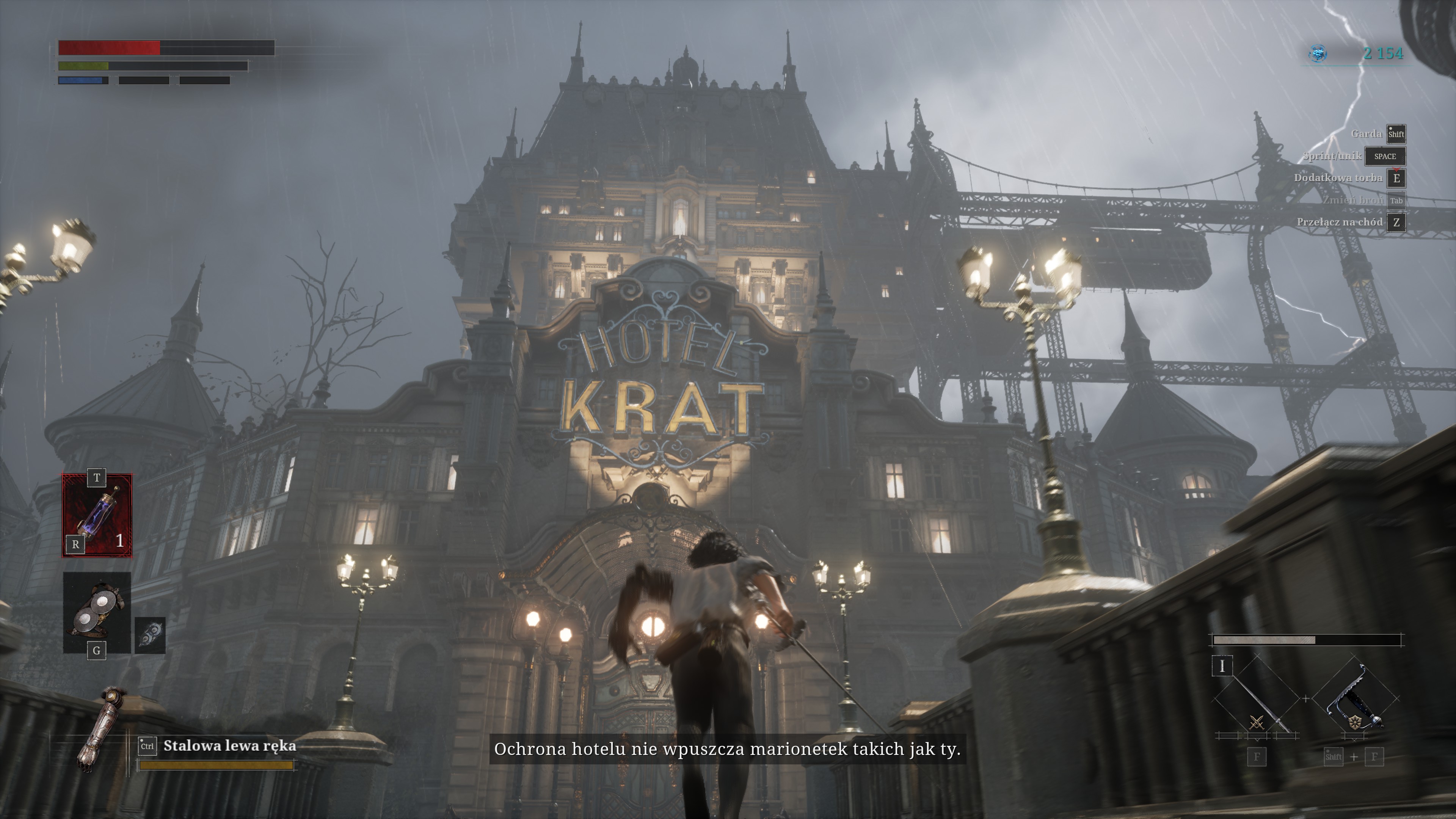Use the twin-disc grinder item slot

97,612
